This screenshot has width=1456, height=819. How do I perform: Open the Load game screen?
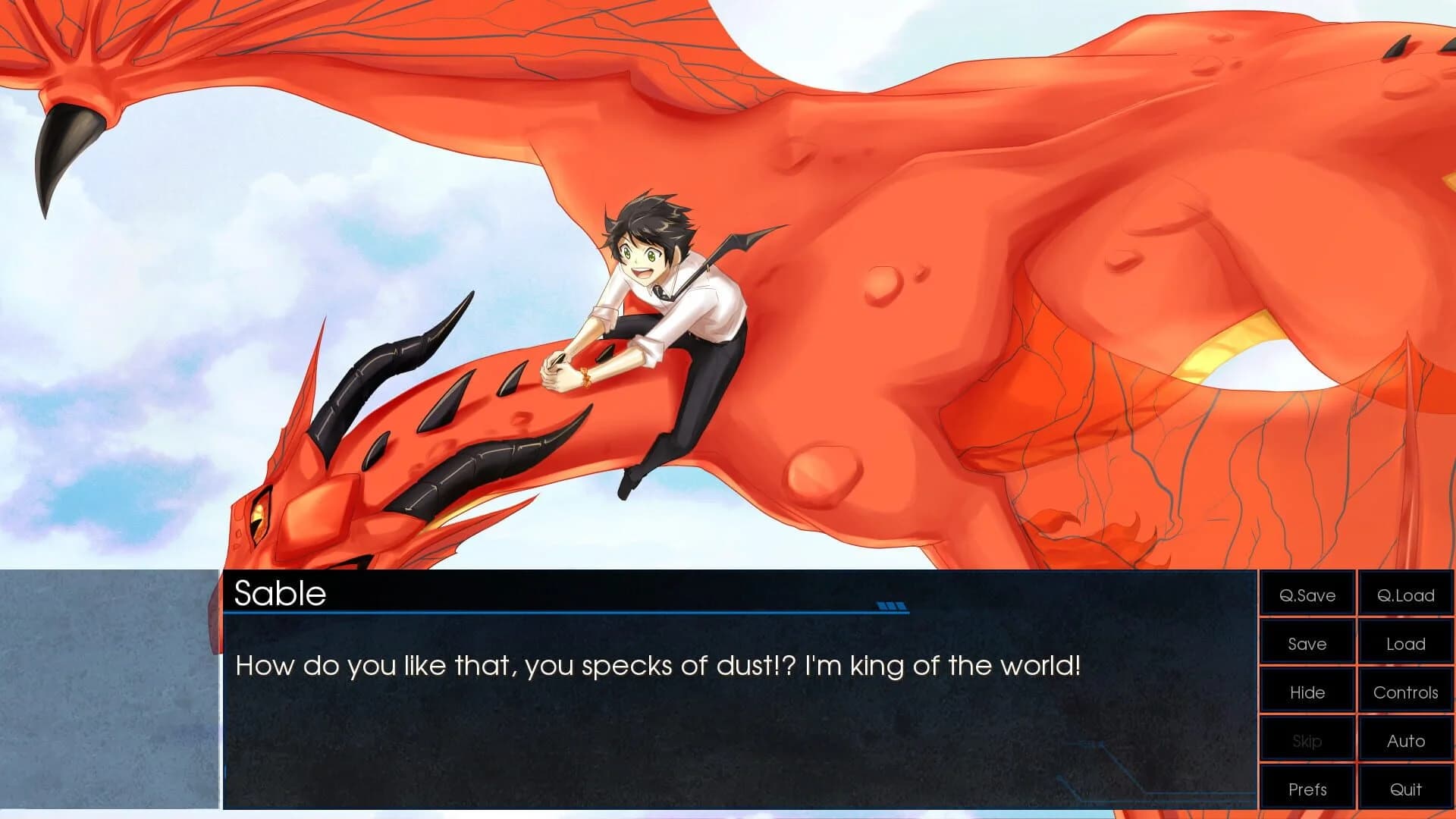(x=1405, y=644)
